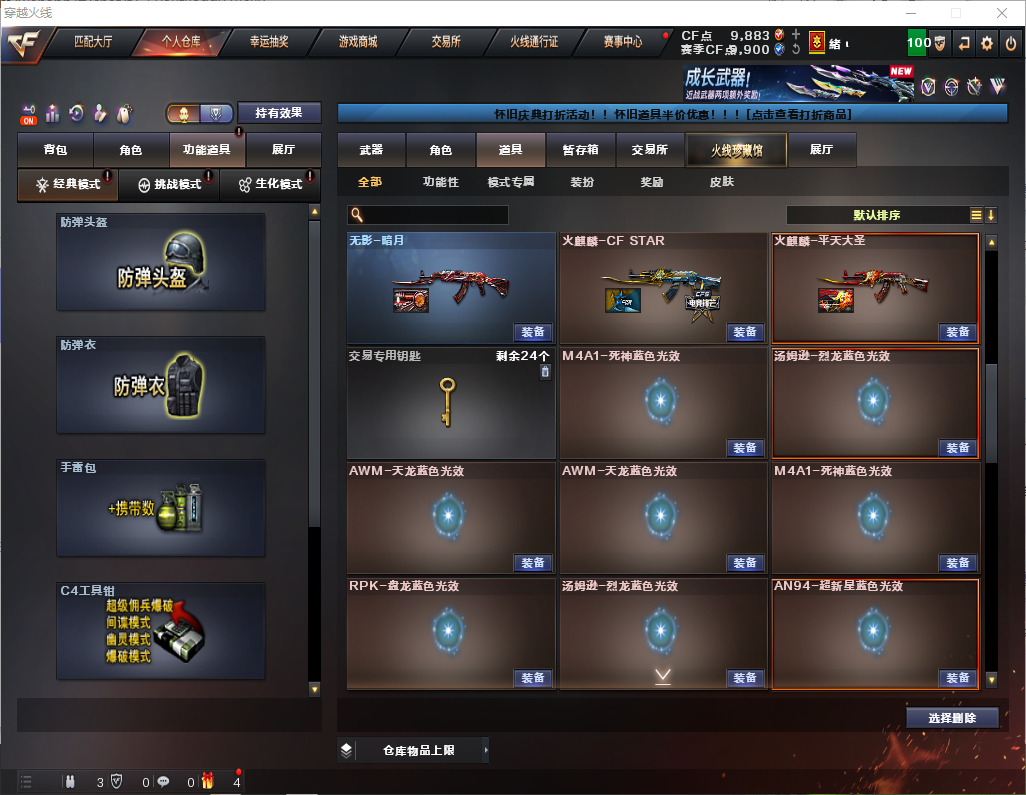
Task: Go to the 幸运抽奖 lucky draw page
Action: click(268, 42)
